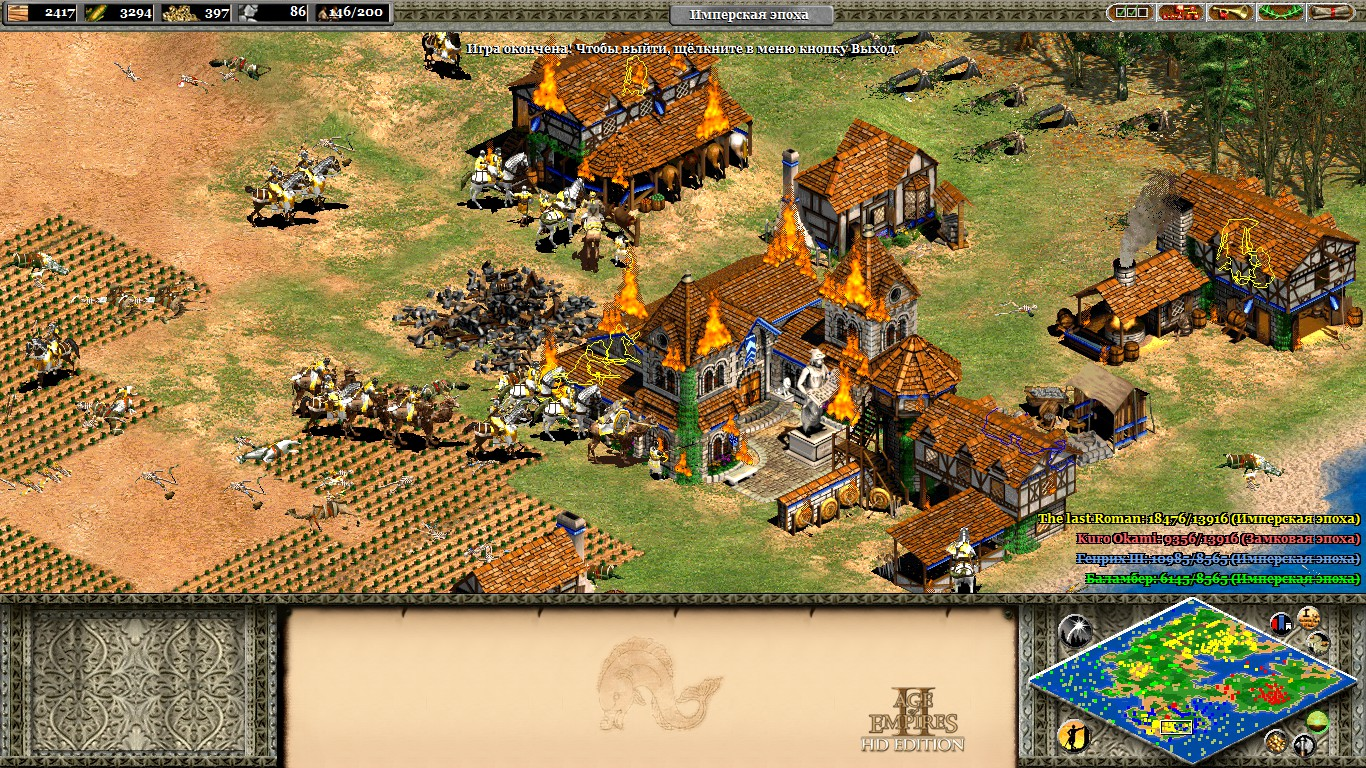The height and width of the screenshot is (768, 1366).
Task: Switch minimap to normal mode green icon
Action: point(1318,721)
